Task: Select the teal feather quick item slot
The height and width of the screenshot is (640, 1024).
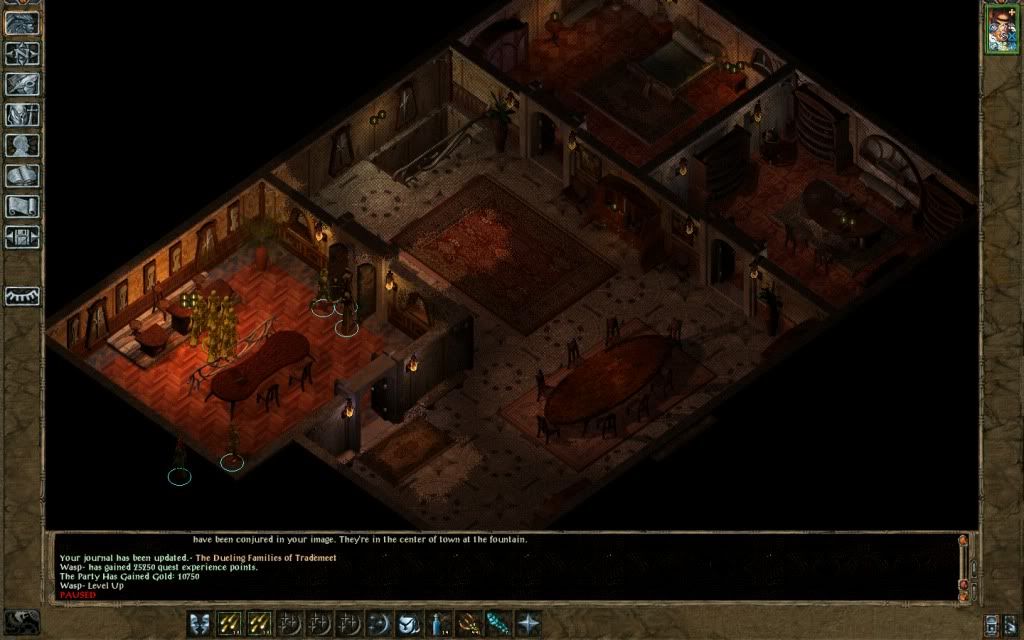Action: (497, 623)
